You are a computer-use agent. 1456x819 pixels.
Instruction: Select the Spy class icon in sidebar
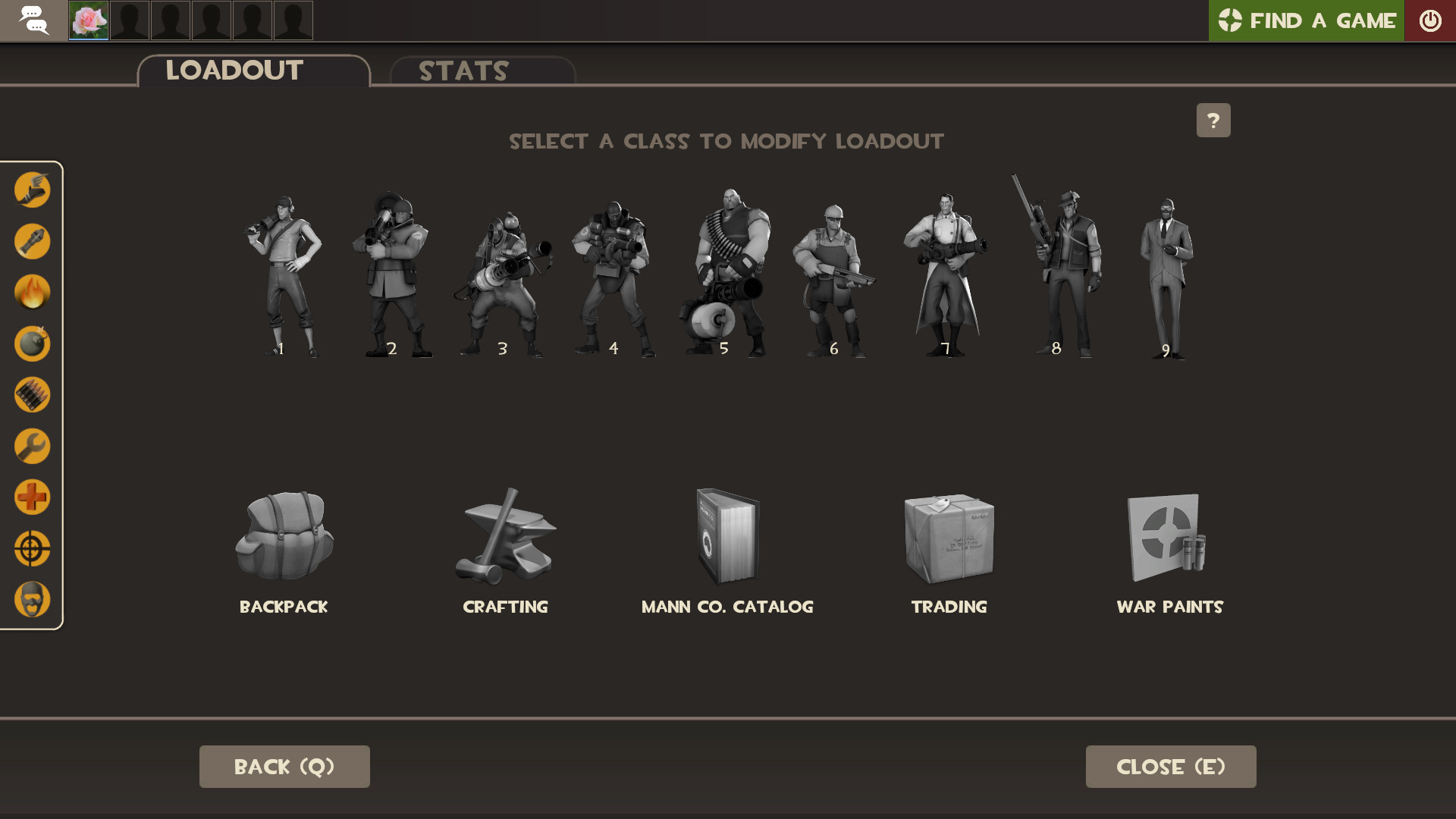[x=32, y=599]
